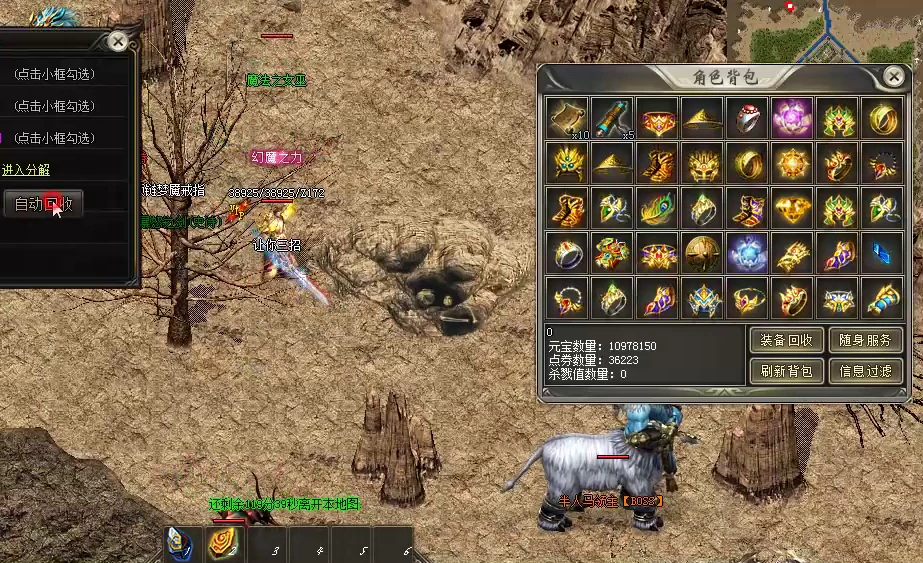Select the rolled scroll stack of five
This screenshot has width=923, height=563.
click(x=611, y=118)
